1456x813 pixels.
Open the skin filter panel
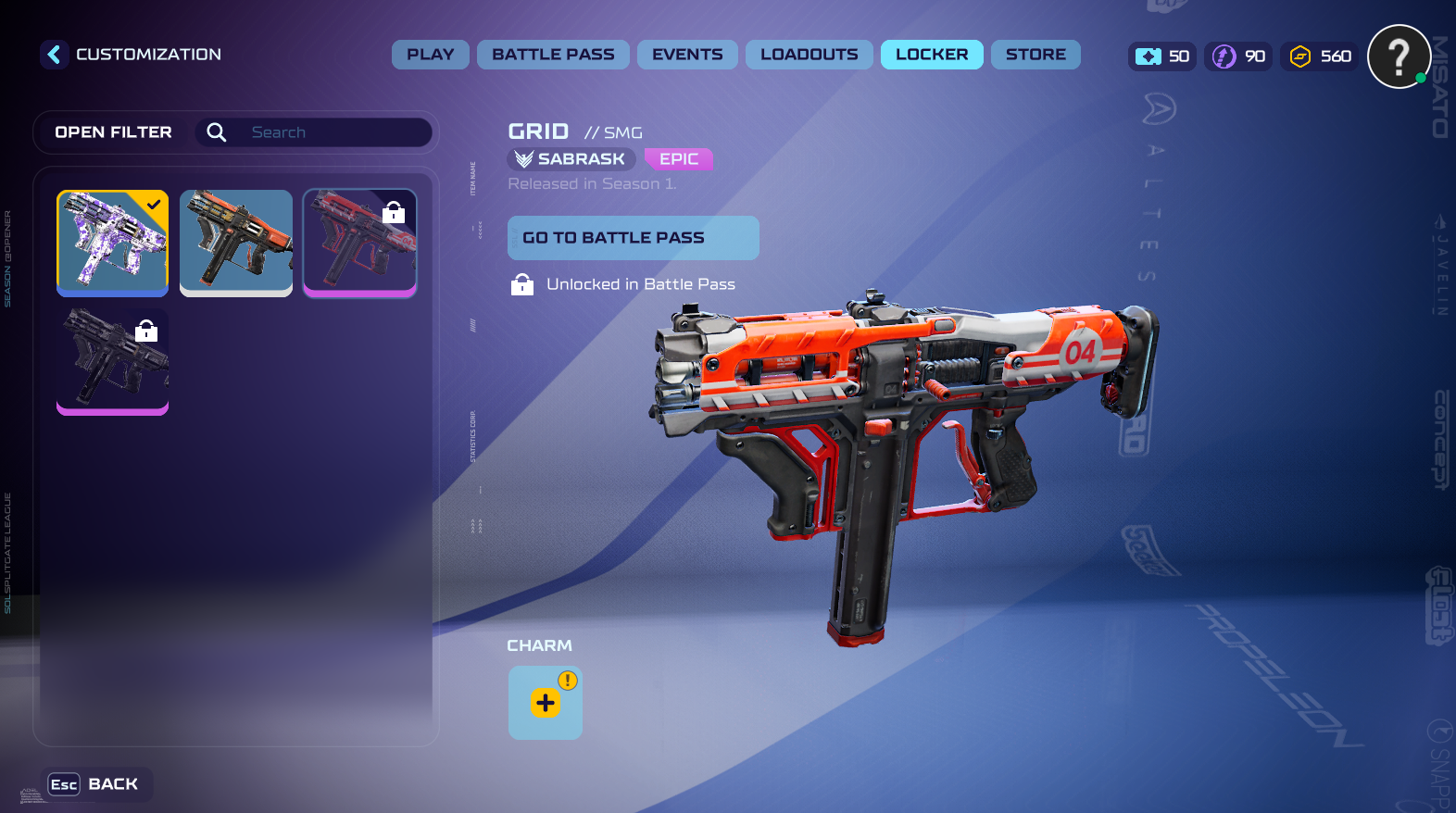pos(113,132)
